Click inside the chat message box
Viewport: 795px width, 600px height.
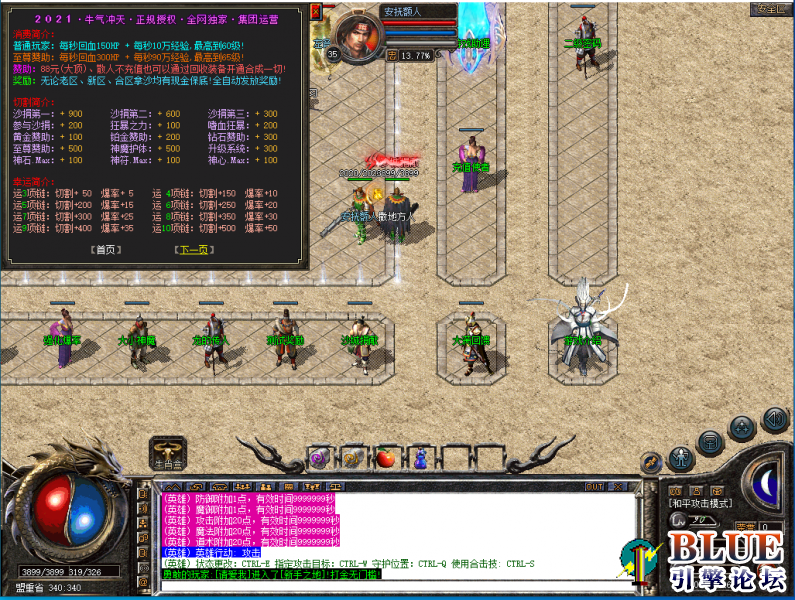pyautogui.click(x=400, y=530)
